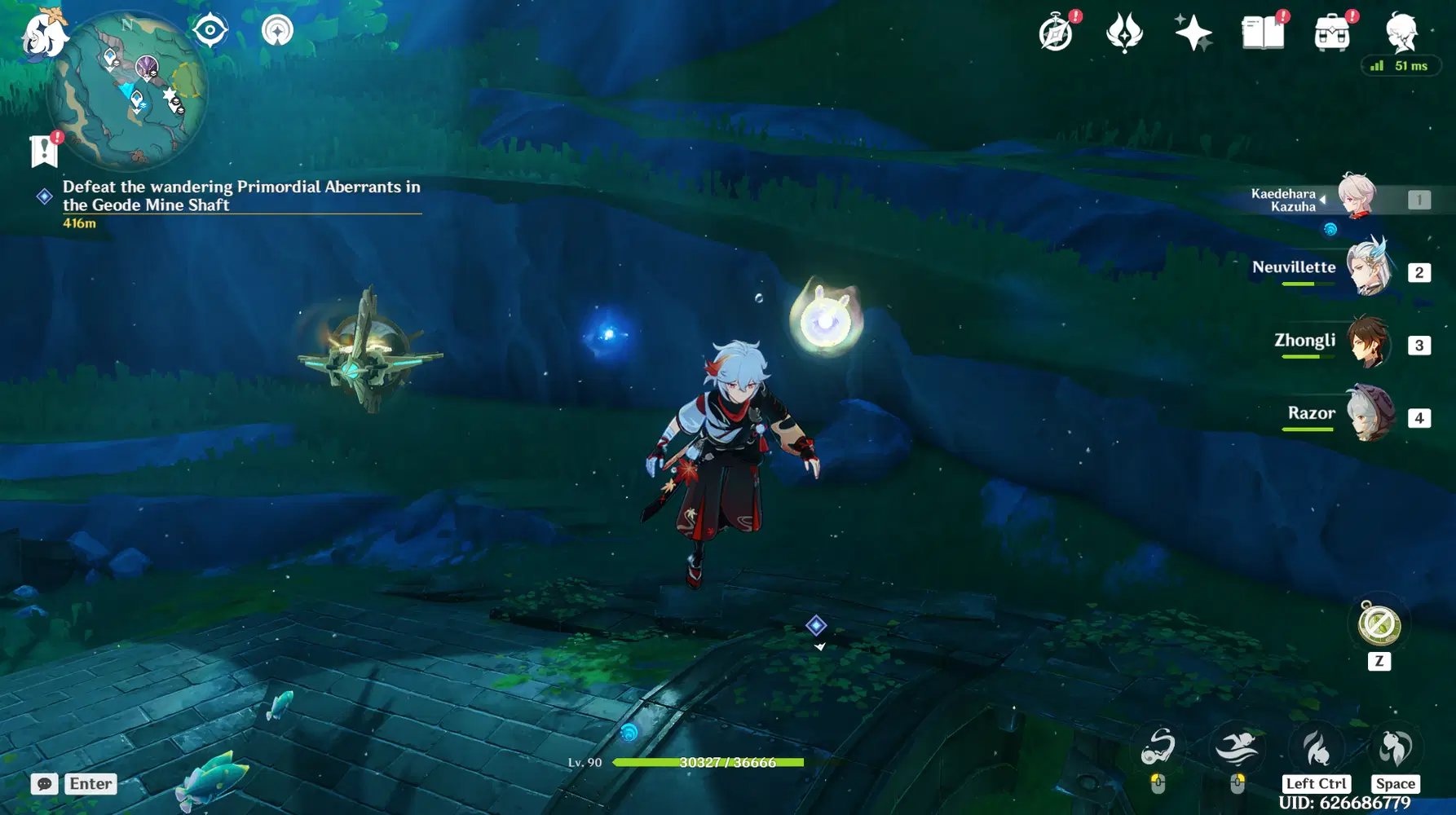
Task: Use the round gadget above the Z key
Action: [x=1379, y=624]
